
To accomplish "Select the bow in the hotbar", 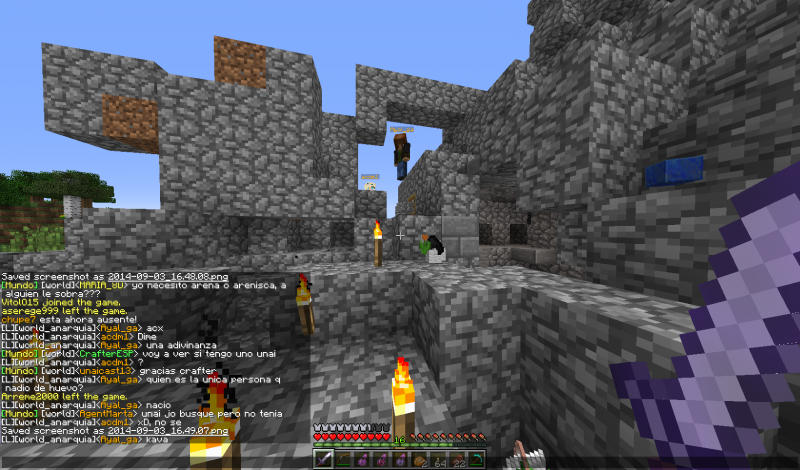I will click(x=342, y=460).
